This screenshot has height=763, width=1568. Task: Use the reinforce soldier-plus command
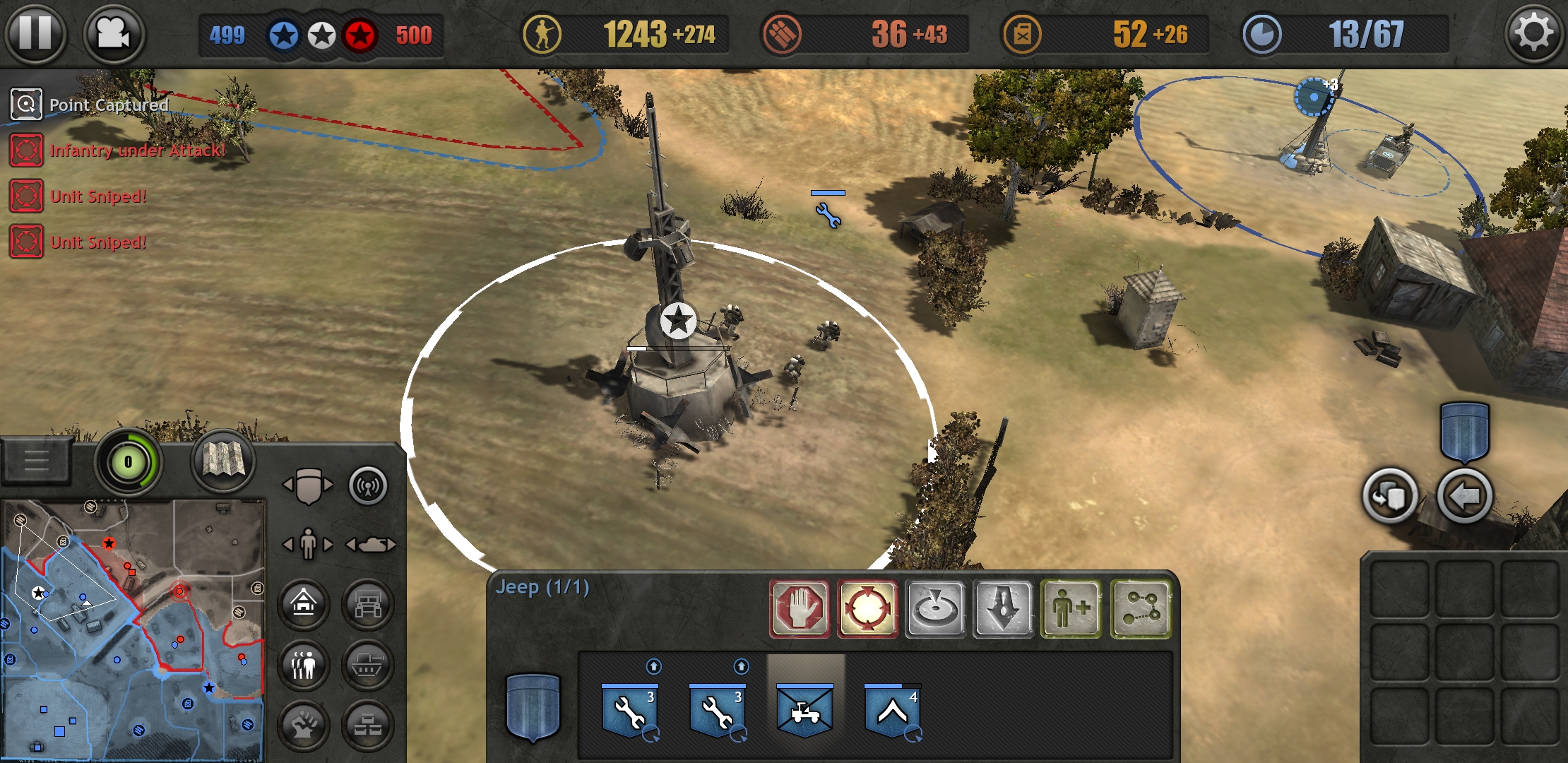point(1071,608)
